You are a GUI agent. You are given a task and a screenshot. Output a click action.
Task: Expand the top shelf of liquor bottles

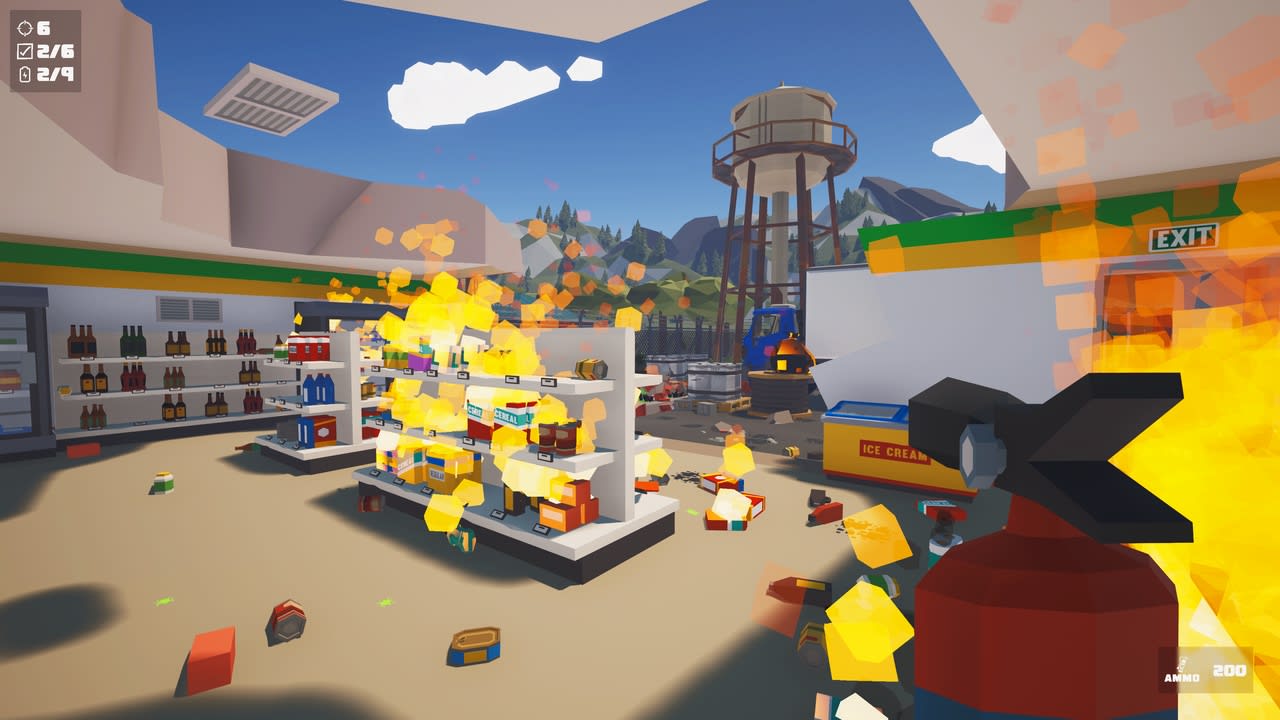(150, 340)
